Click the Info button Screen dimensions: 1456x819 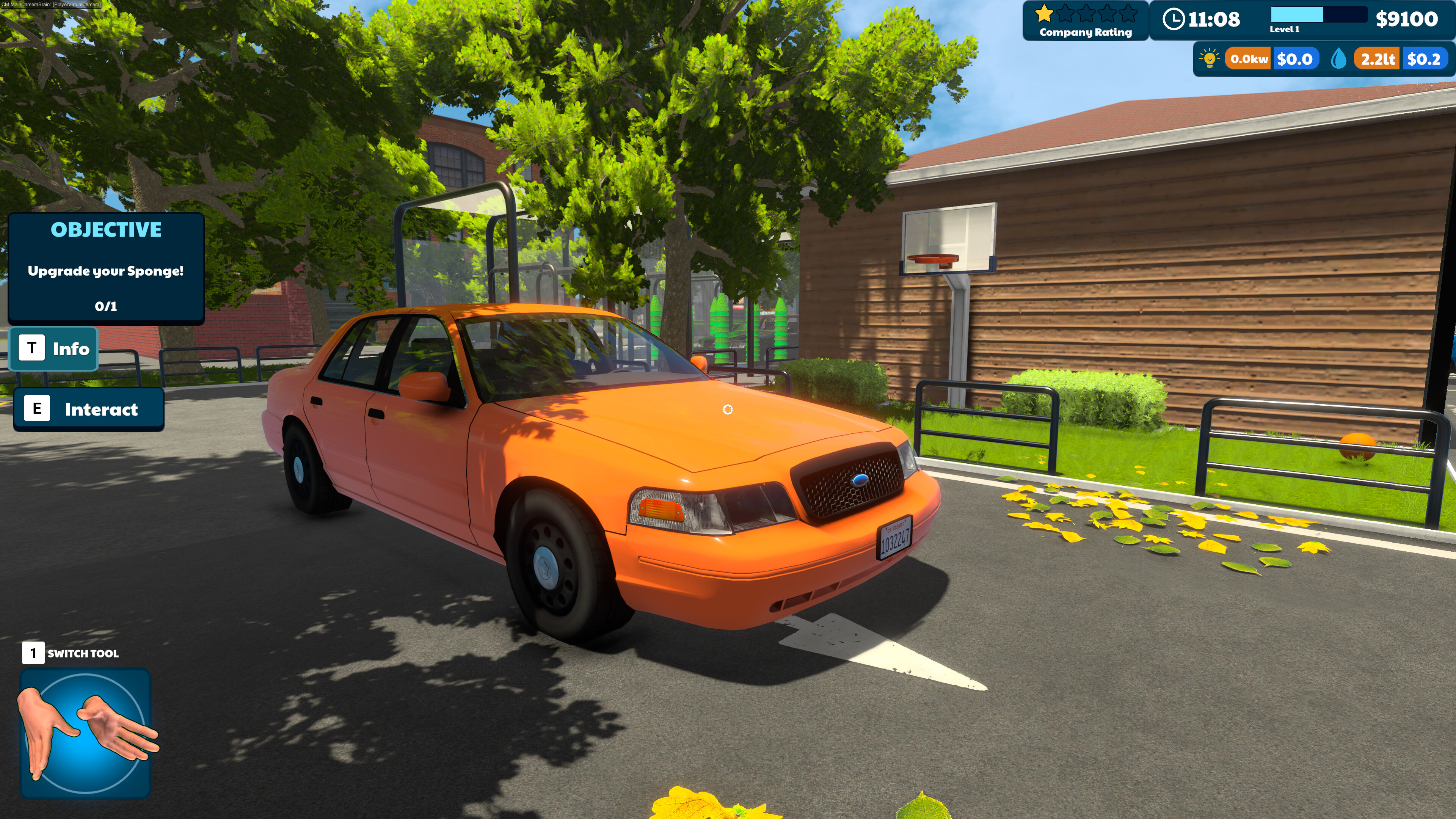pyautogui.click(x=54, y=349)
